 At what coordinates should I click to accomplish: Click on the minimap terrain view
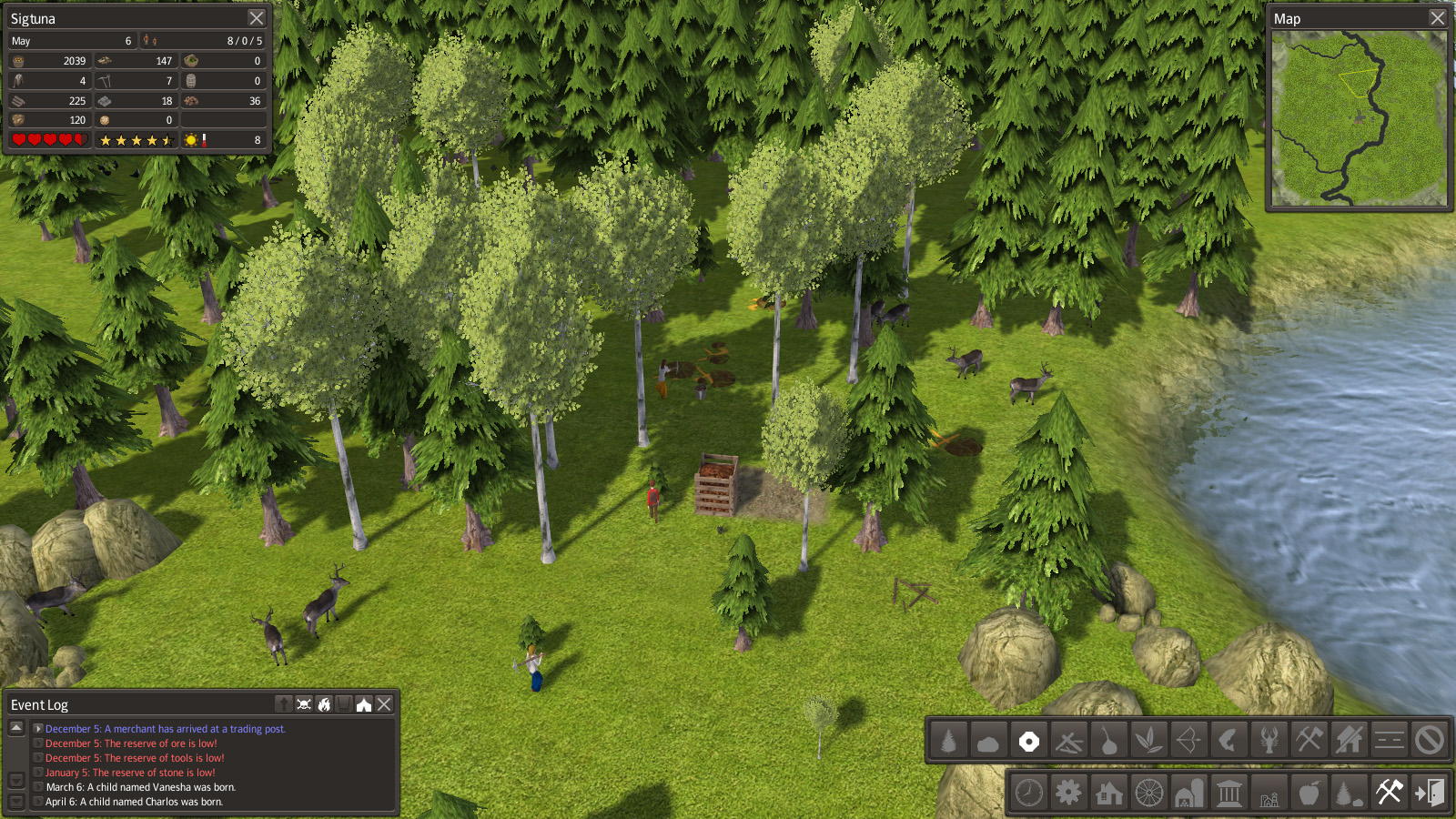pyautogui.click(x=1359, y=118)
